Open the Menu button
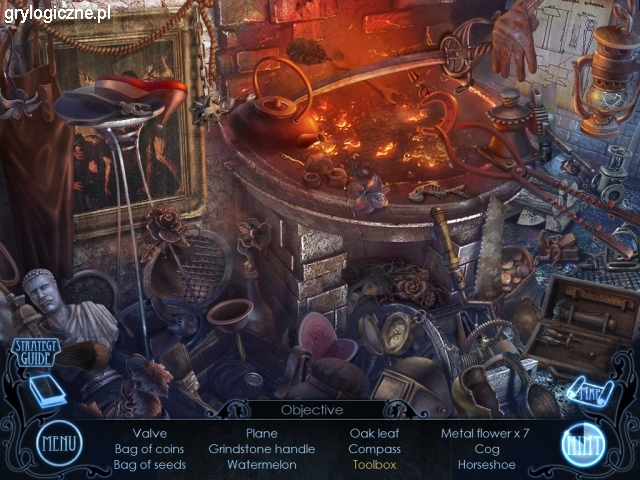Viewport: 640px width, 480px height. 59,445
